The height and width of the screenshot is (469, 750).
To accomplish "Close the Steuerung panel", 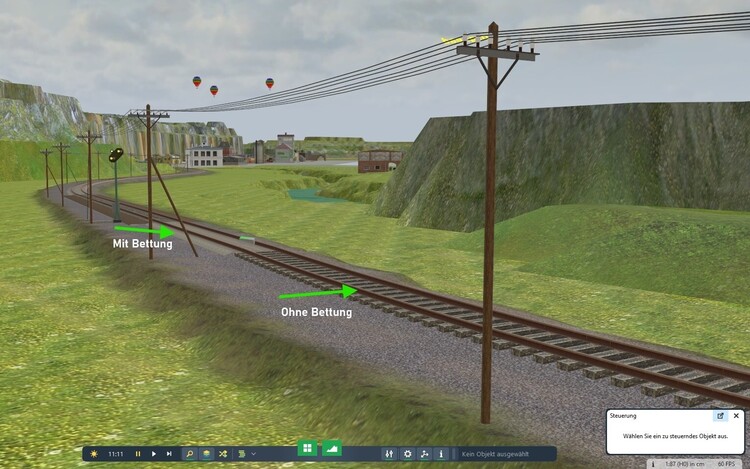I will pyautogui.click(x=736, y=415).
